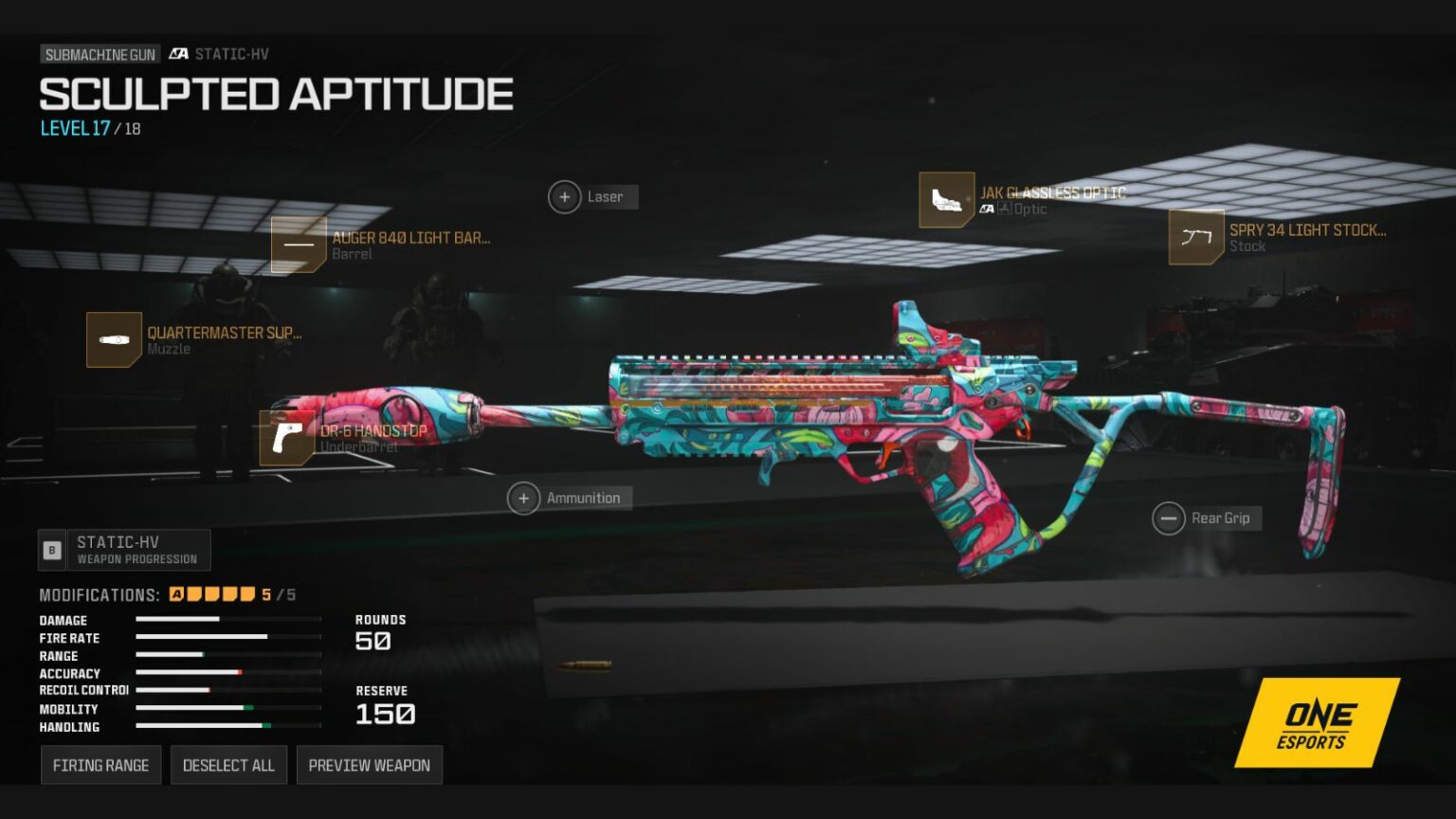
Task: Open Static-HV weapon progression
Action: pos(124,550)
